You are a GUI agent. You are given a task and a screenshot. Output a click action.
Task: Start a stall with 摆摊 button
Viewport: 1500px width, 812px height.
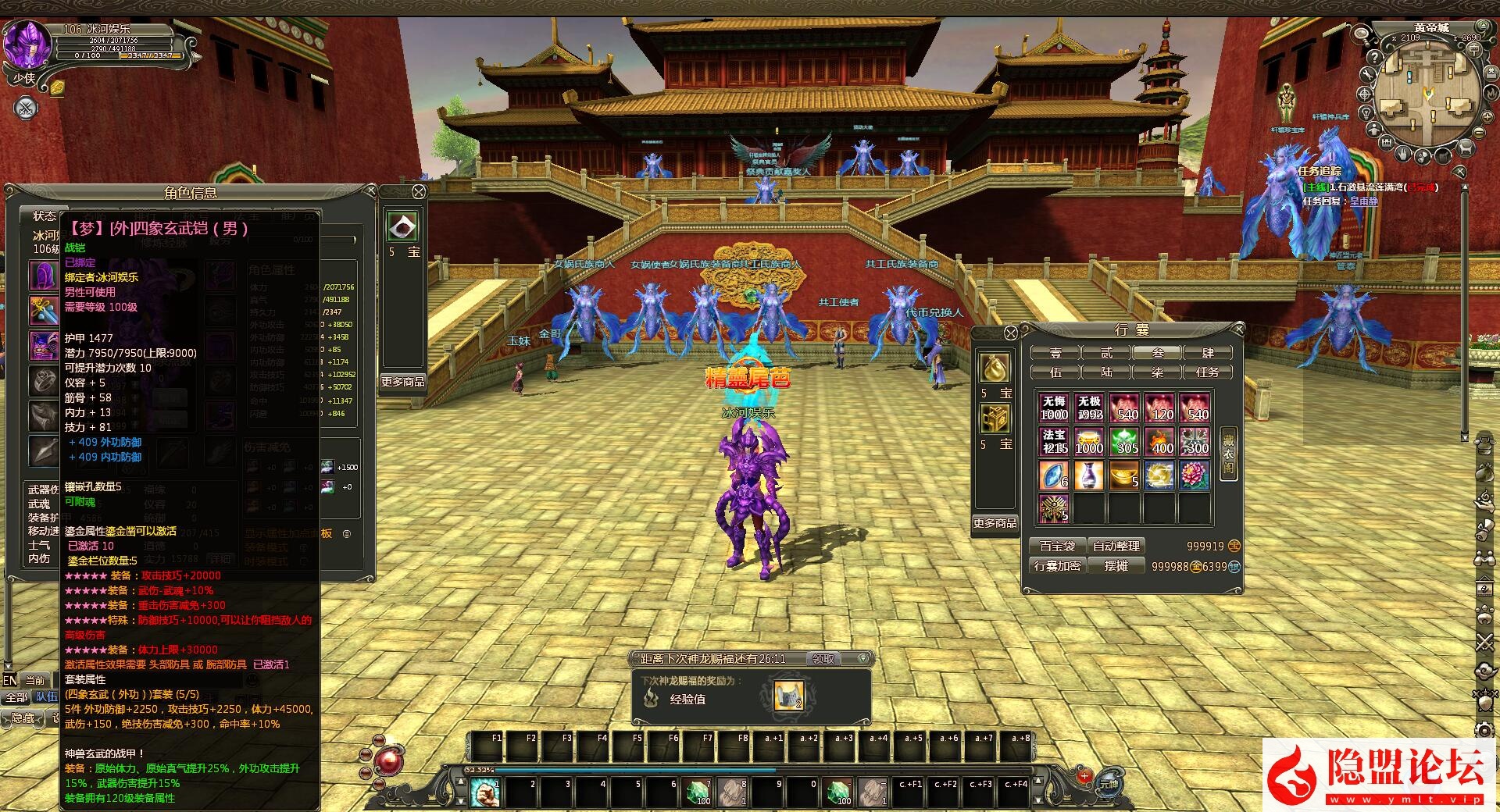coord(1116,566)
